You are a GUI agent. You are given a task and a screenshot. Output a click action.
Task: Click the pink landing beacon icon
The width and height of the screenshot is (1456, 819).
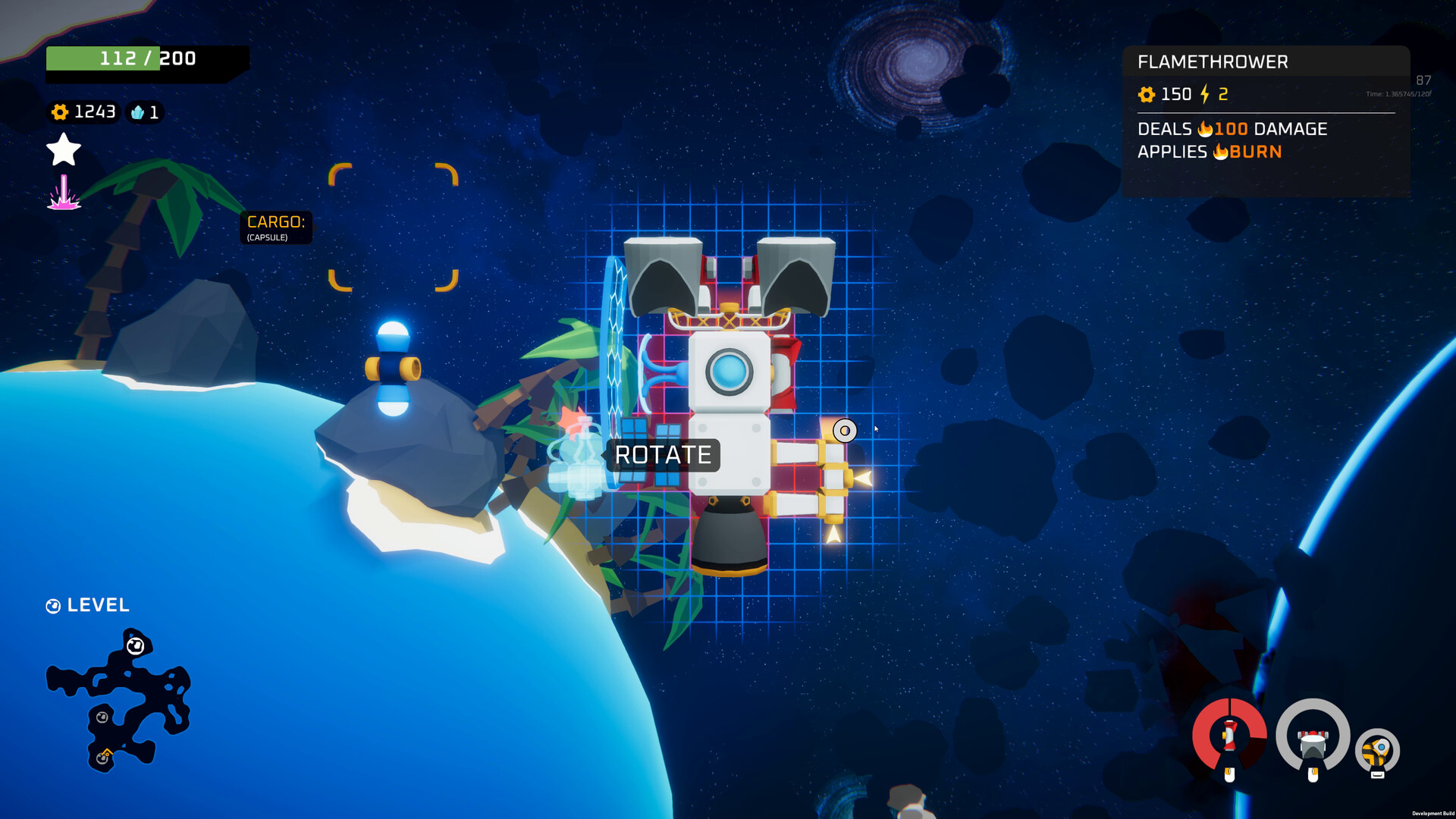click(64, 192)
